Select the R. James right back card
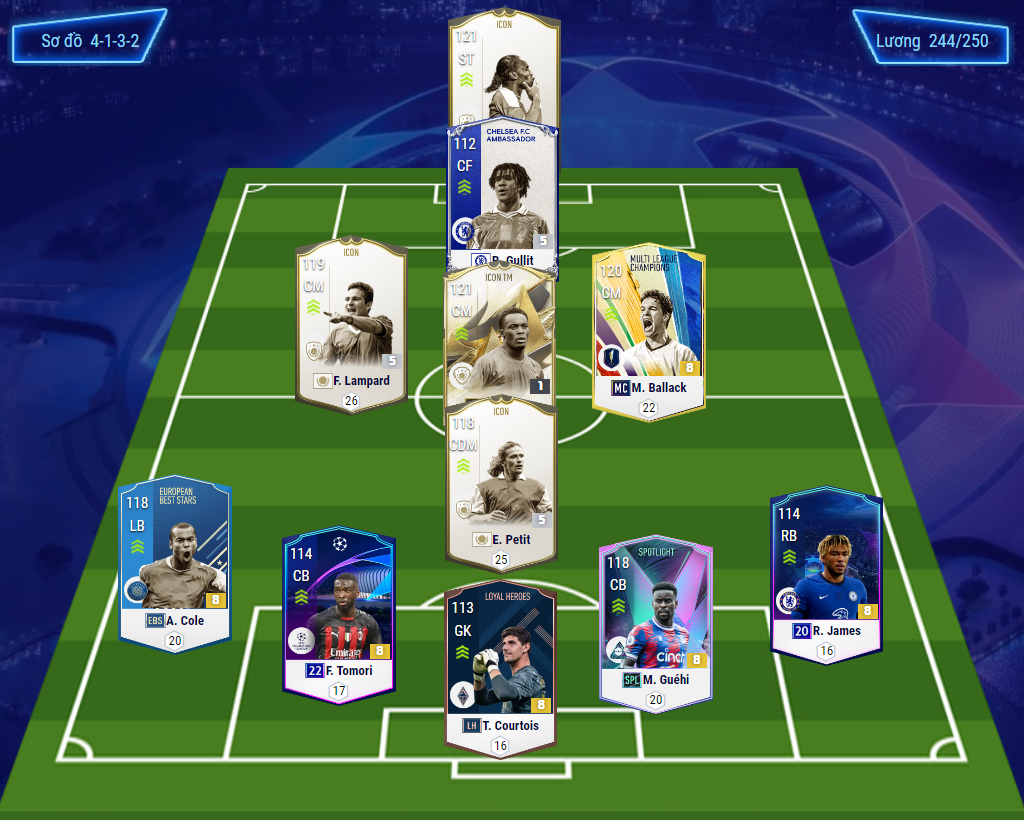The height and width of the screenshot is (820, 1024). 826,570
